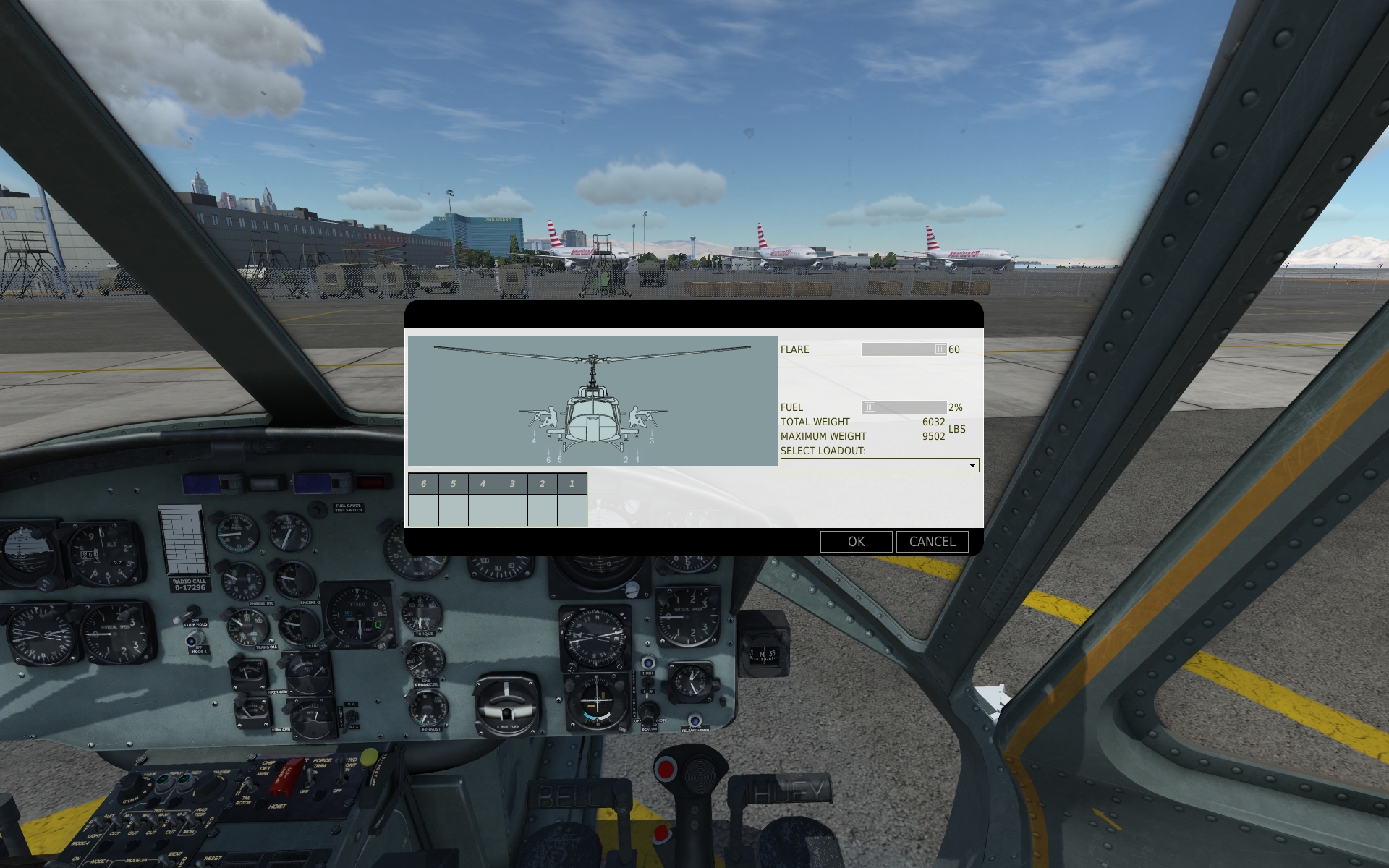Adjust the Fuel percentage slider
This screenshot has height=868, width=1389.
[870, 407]
